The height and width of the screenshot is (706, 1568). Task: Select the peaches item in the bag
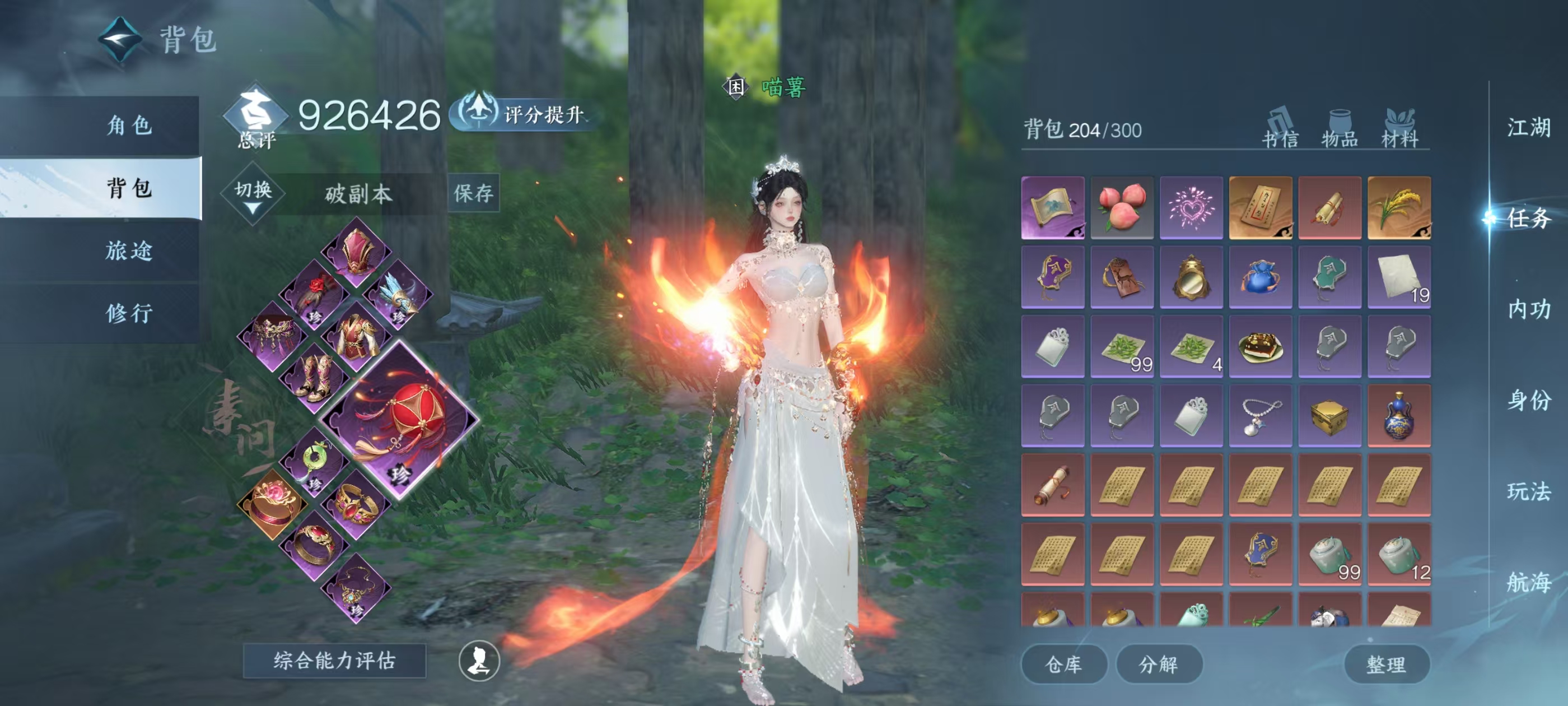pyautogui.click(x=1122, y=208)
